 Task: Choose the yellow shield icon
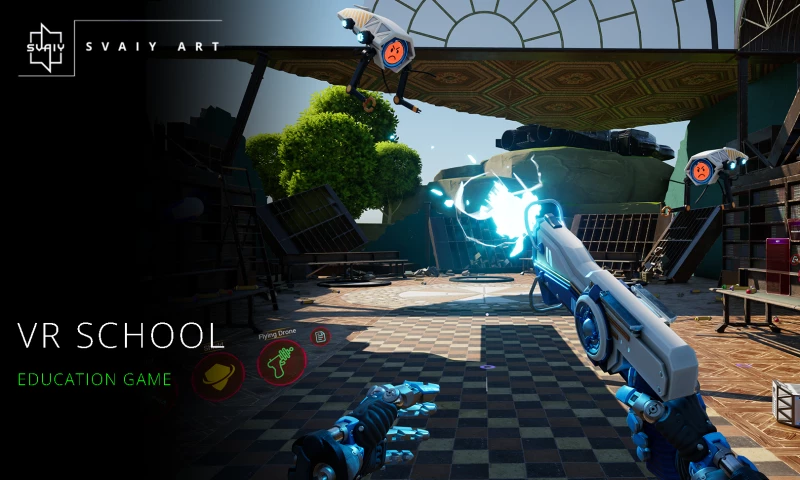pos(217,375)
